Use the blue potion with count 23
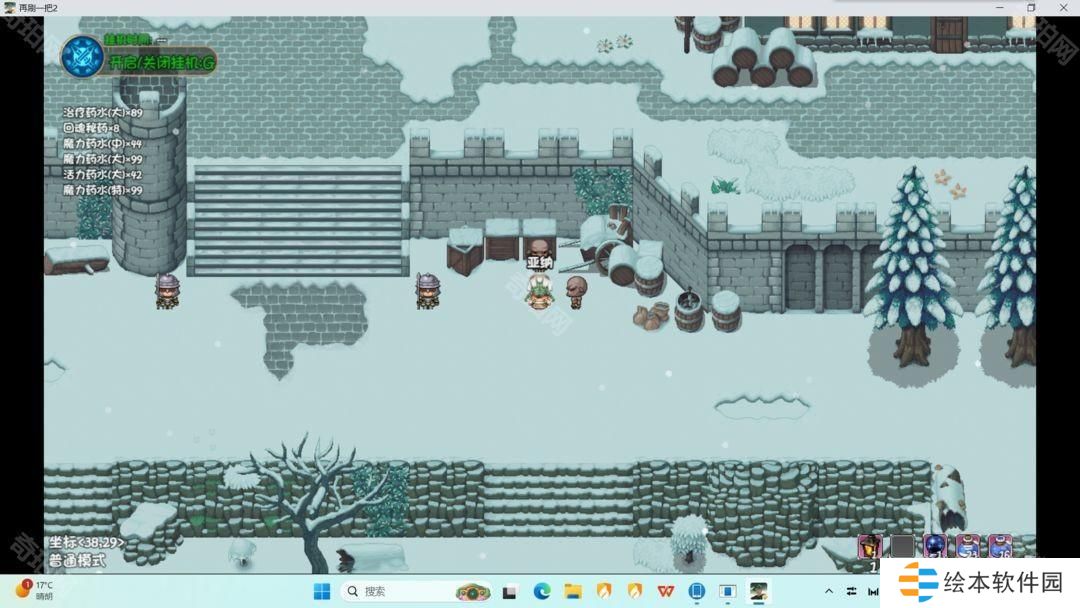Viewport: 1080px width, 608px height. [967, 546]
